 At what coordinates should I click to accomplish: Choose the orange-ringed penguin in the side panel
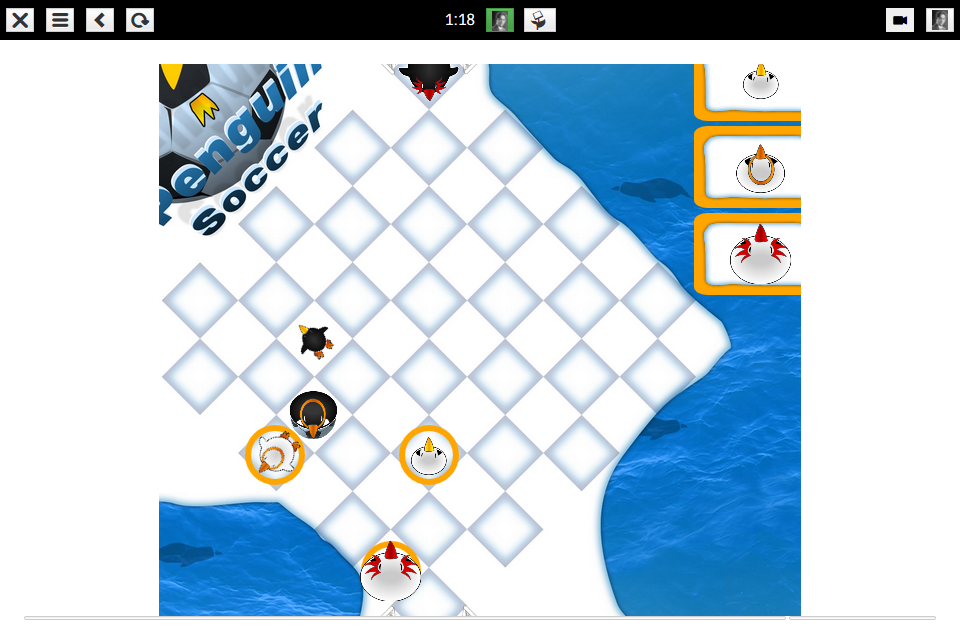760,170
